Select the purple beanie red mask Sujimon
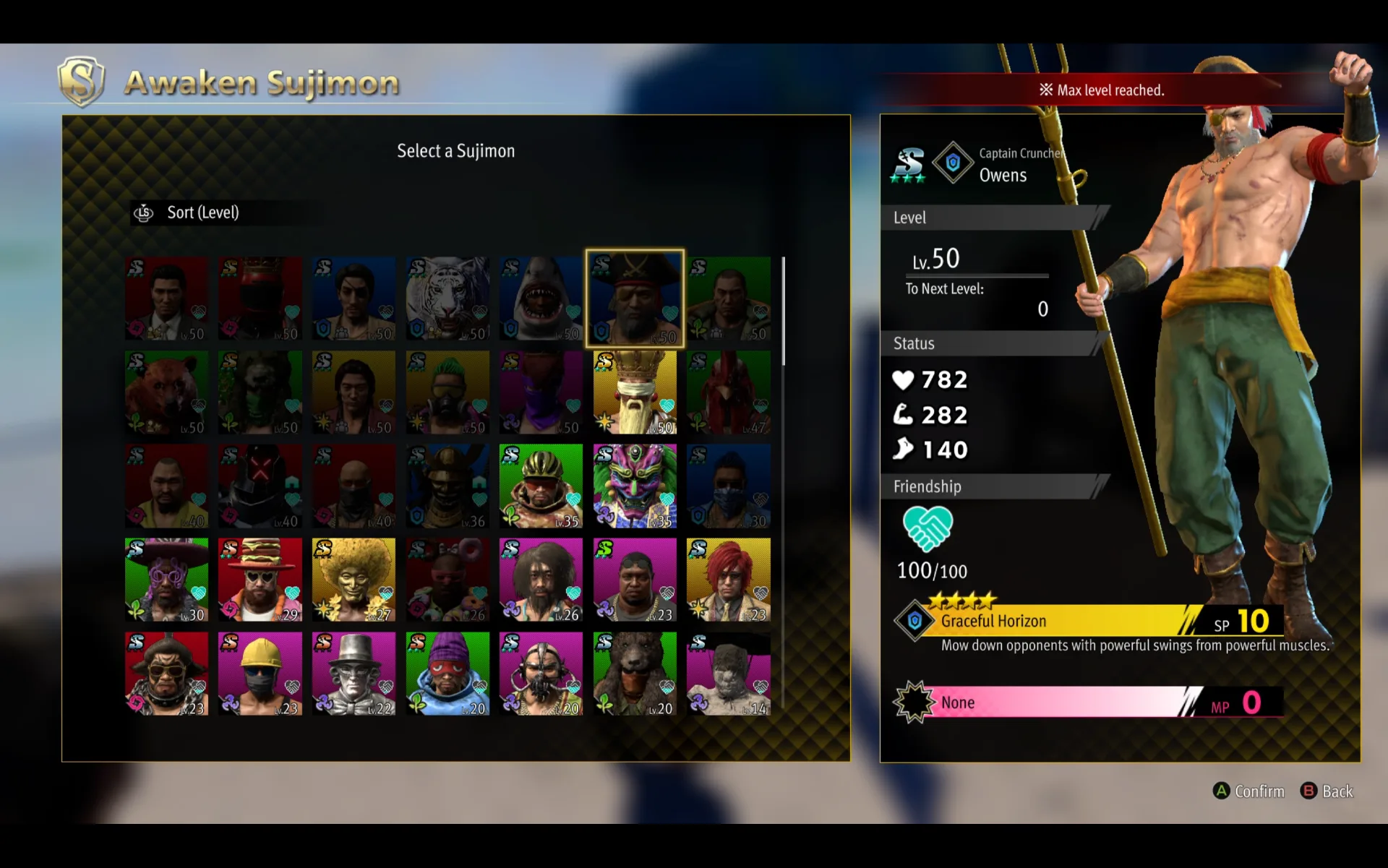 point(447,674)
